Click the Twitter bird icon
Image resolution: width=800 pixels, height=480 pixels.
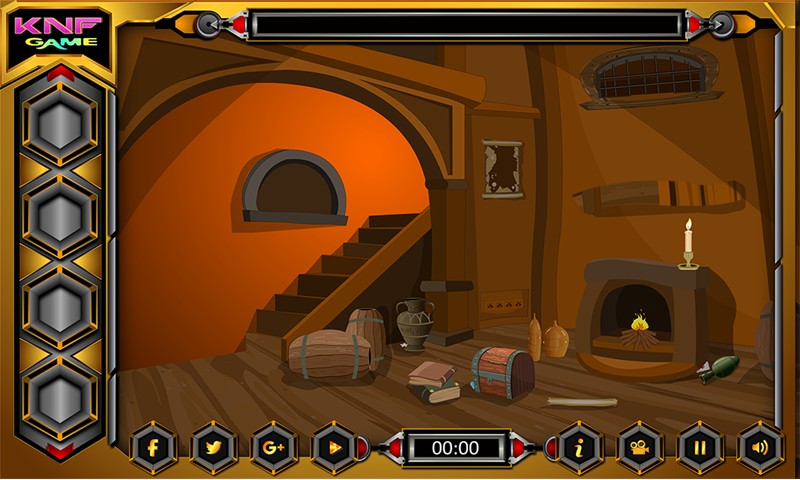click(213, 447)
